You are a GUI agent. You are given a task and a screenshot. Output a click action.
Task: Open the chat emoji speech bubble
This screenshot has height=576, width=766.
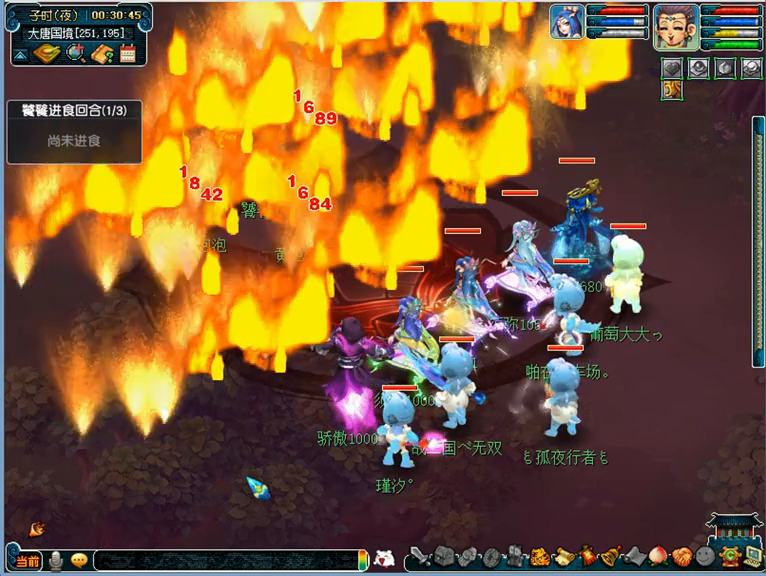[79, 561]
